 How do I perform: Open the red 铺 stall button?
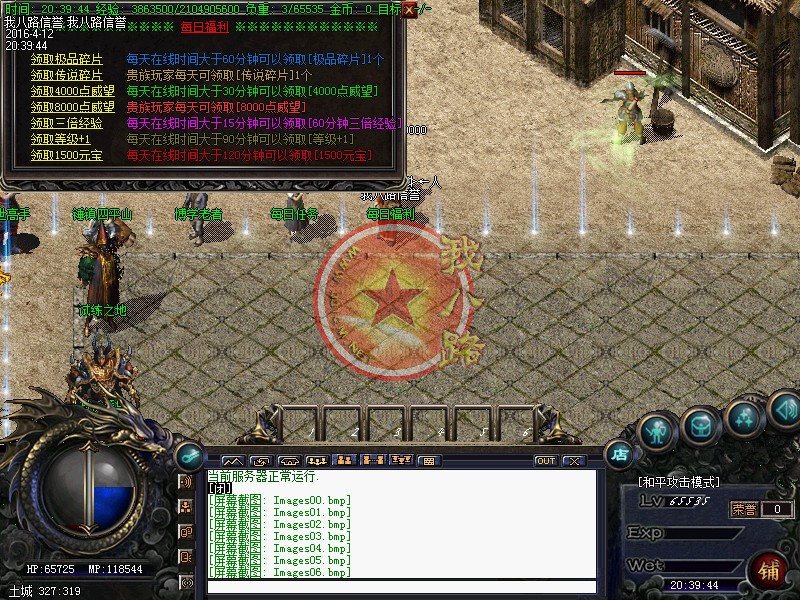coord(770,571)
